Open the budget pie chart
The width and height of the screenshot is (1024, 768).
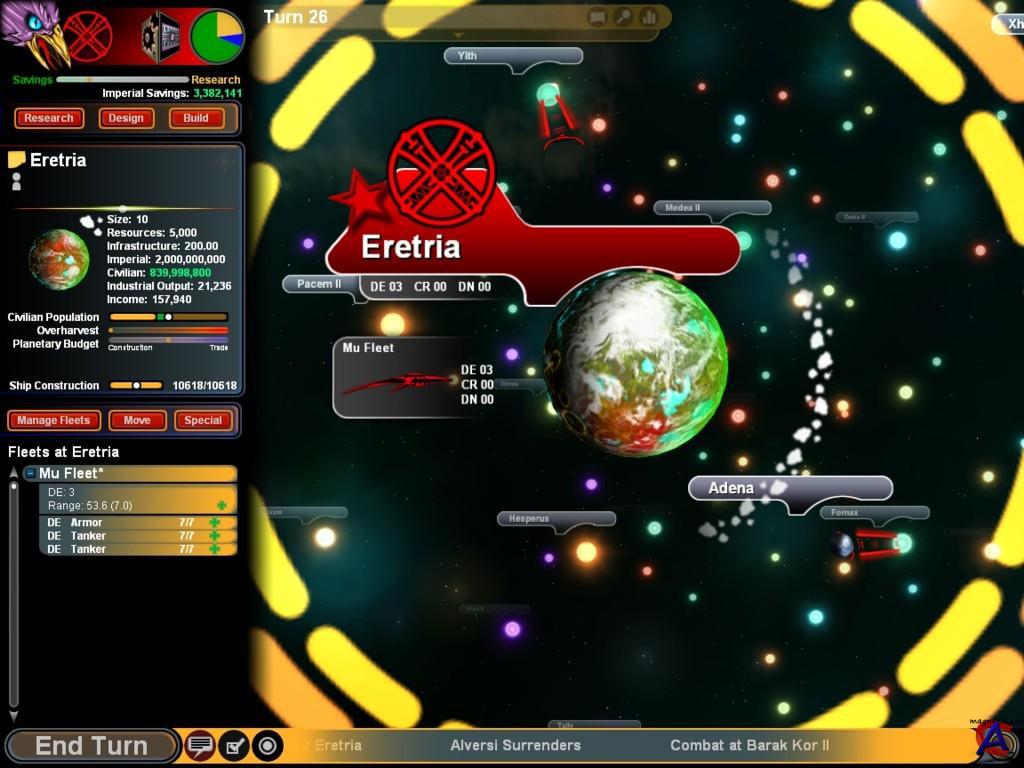click(x=217, y=36)
